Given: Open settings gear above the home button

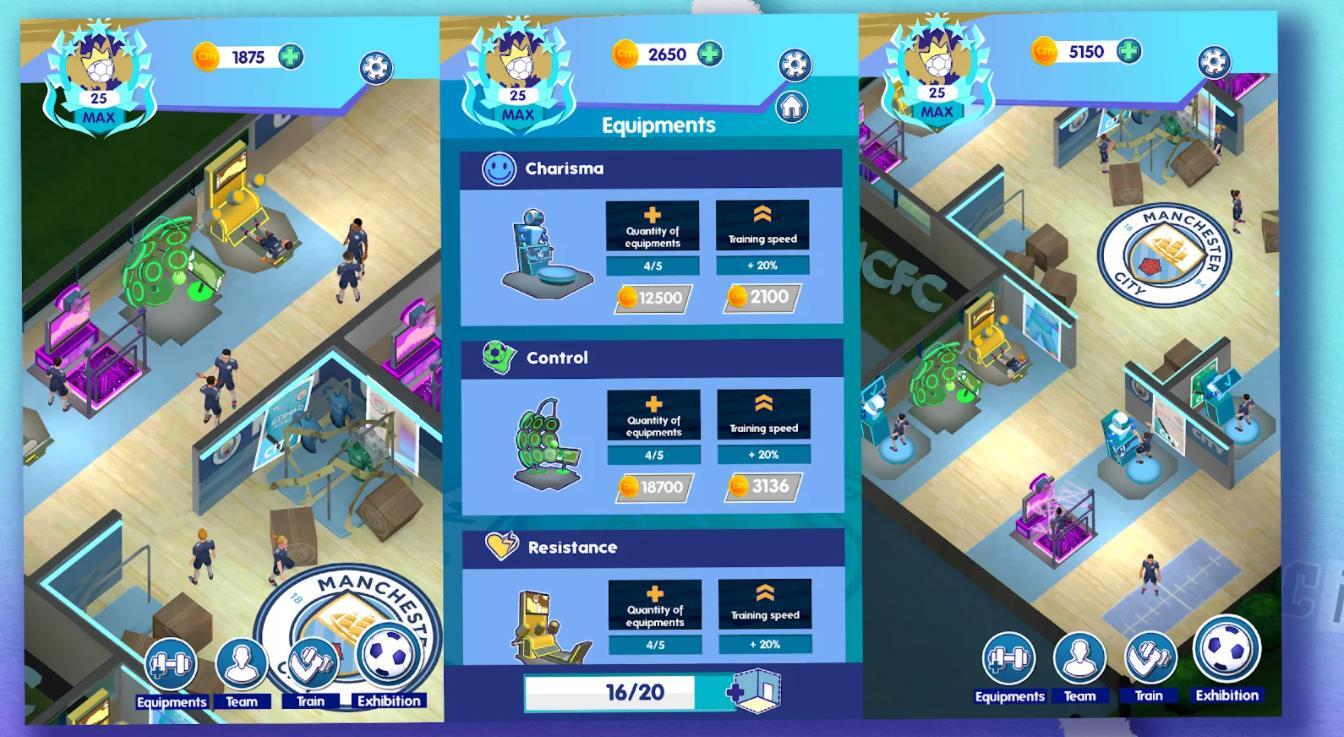Looking at the screenshot, I should tap(794, 65).
